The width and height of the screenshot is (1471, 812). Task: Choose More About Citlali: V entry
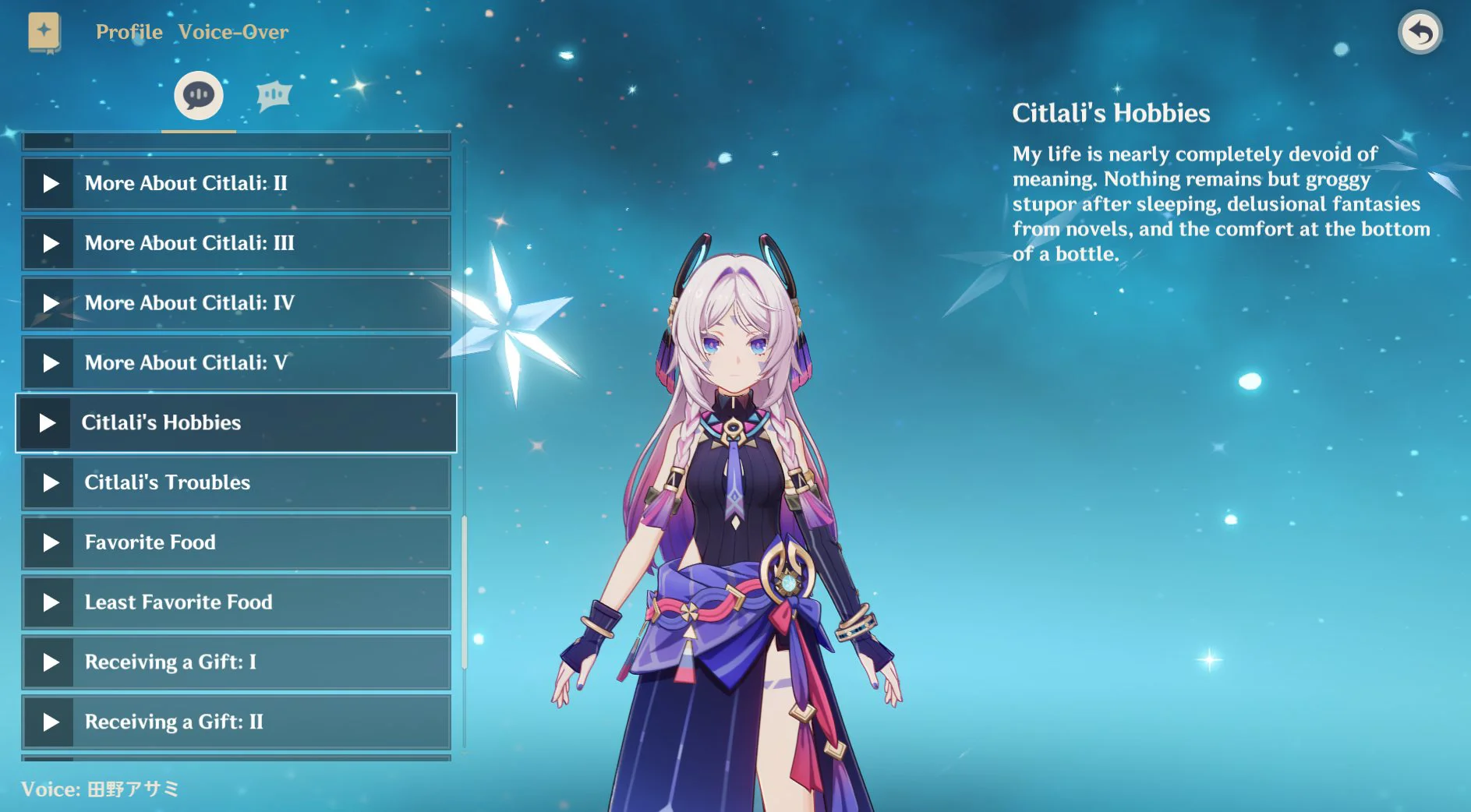(236, 363)
